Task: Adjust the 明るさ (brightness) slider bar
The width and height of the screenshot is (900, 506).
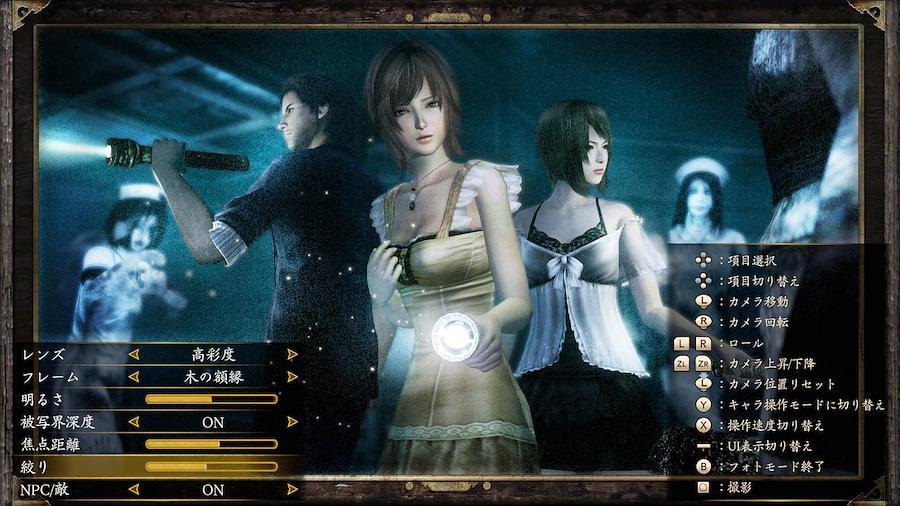Action: tap(211, 399)
